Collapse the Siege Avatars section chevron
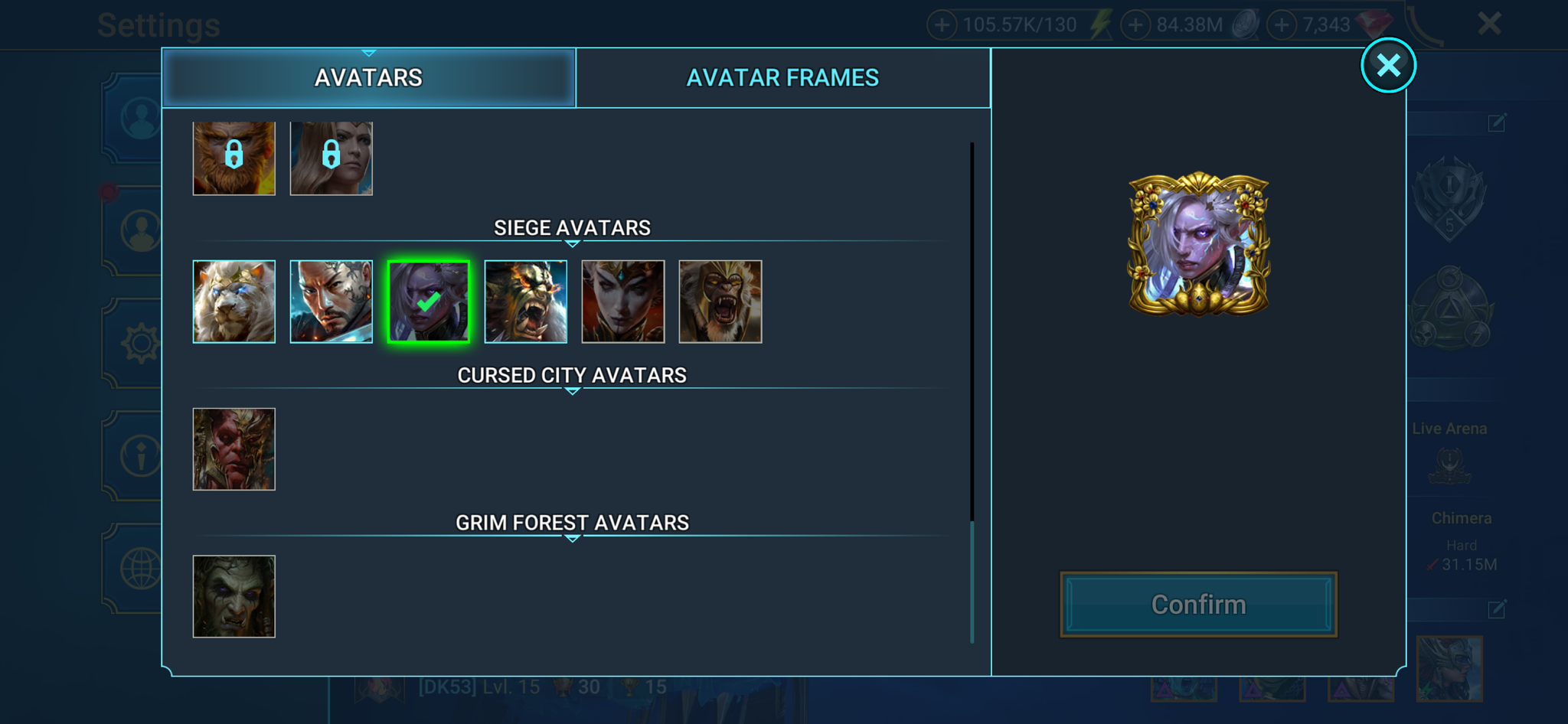Viewport: 1568px width, 724px height. click(x=571, y=243)
